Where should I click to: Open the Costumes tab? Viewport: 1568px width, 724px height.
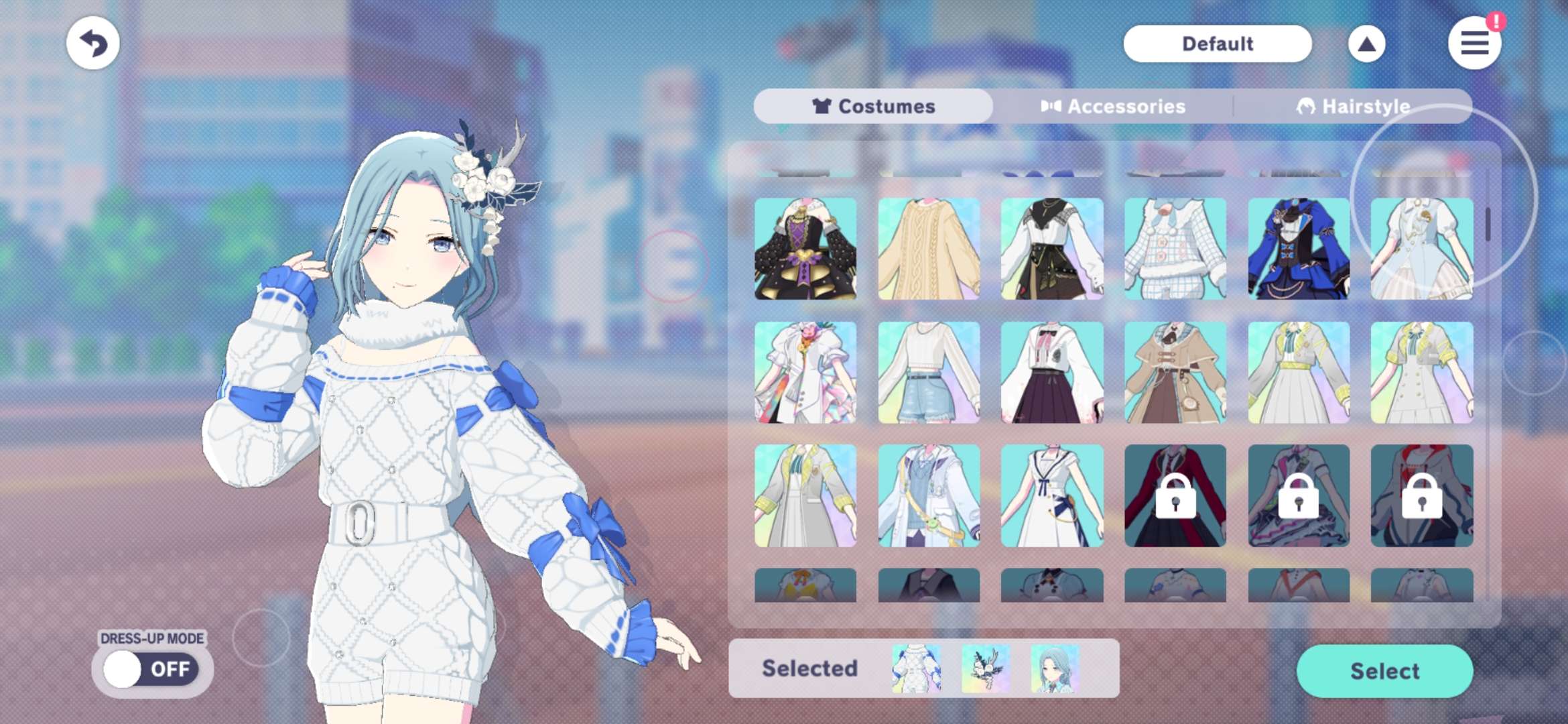[873, 107]
